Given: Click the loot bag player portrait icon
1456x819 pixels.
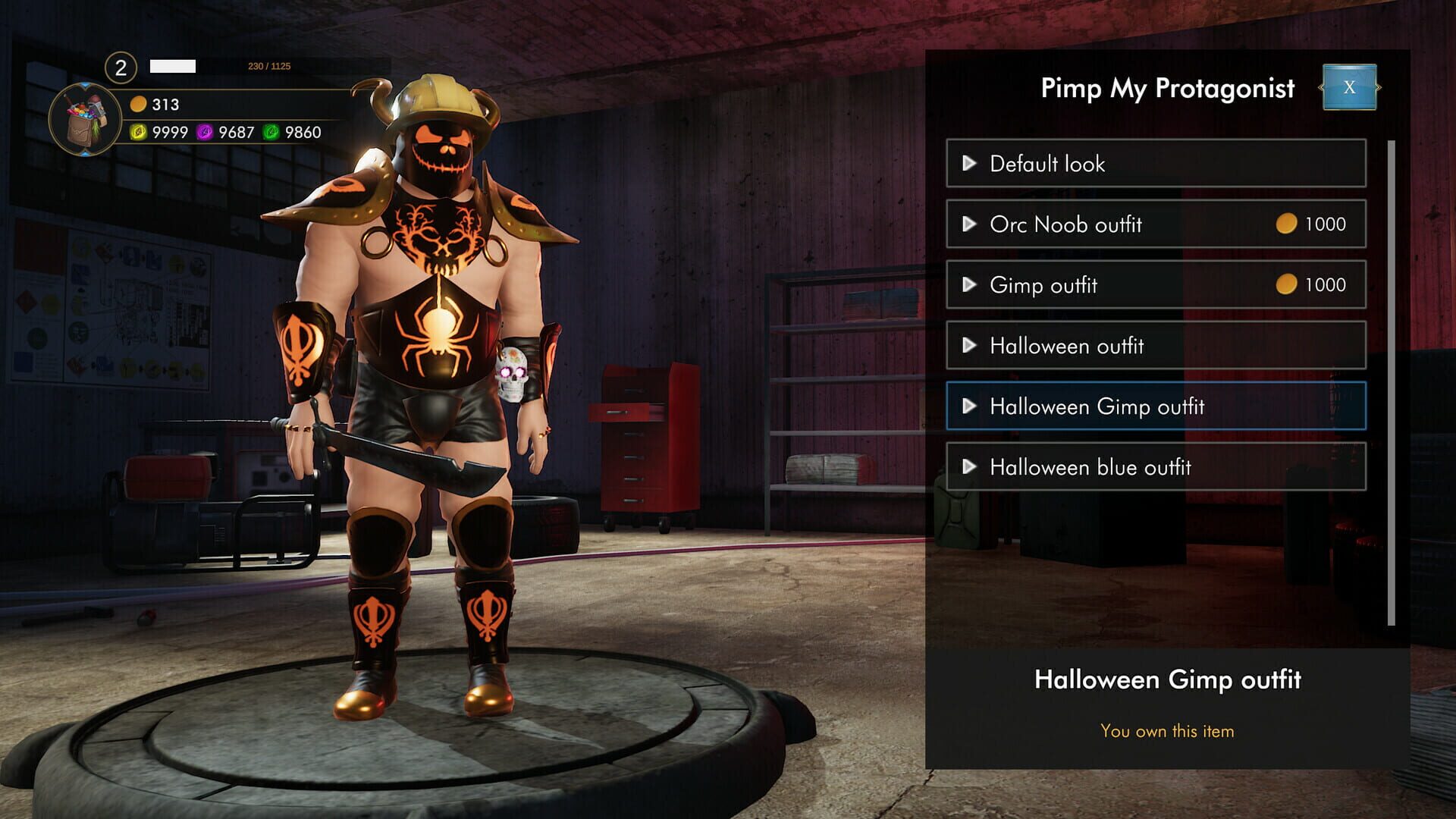Looking at the screenshot, I should [86, 118].
